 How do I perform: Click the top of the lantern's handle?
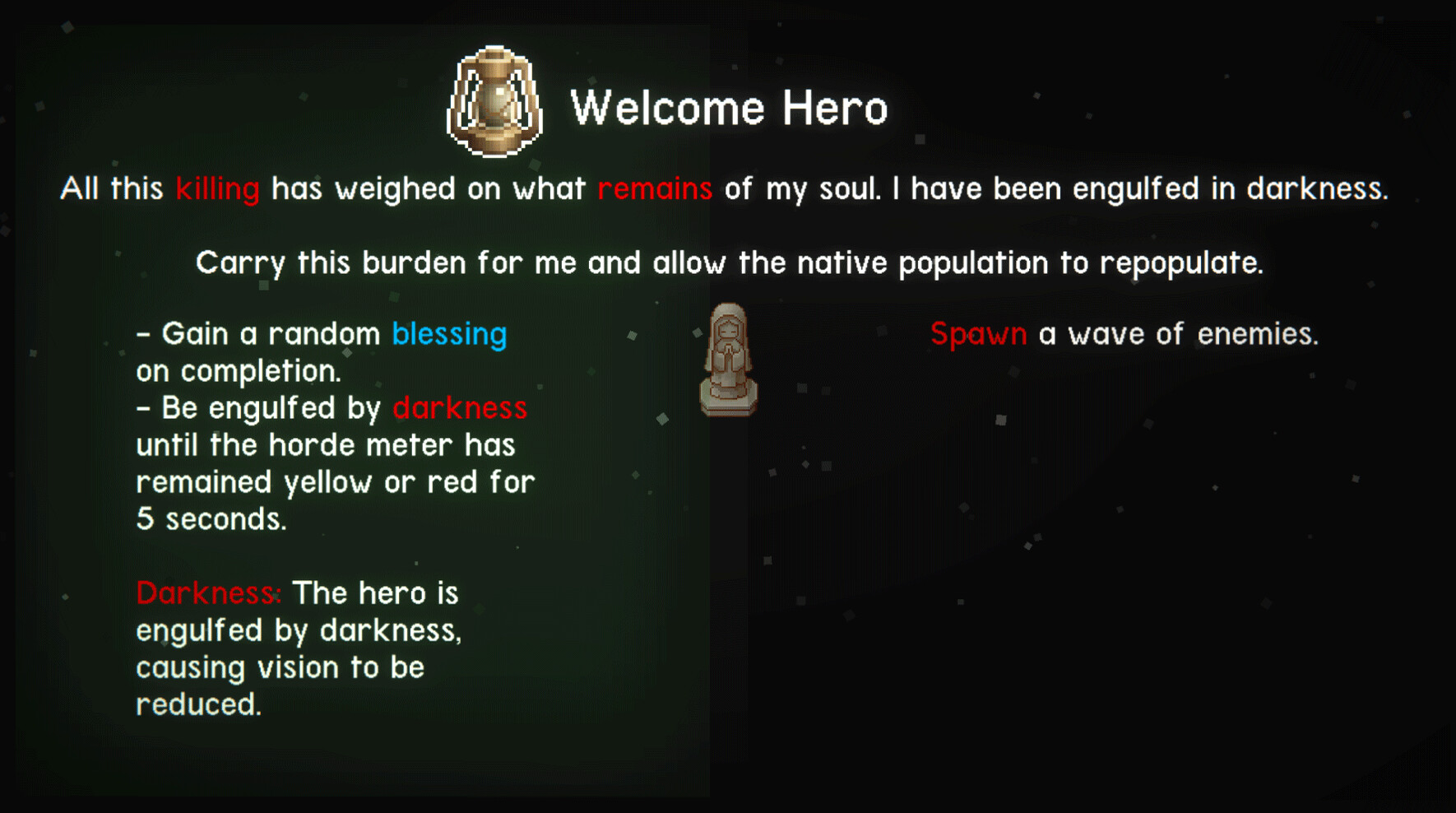494,53
